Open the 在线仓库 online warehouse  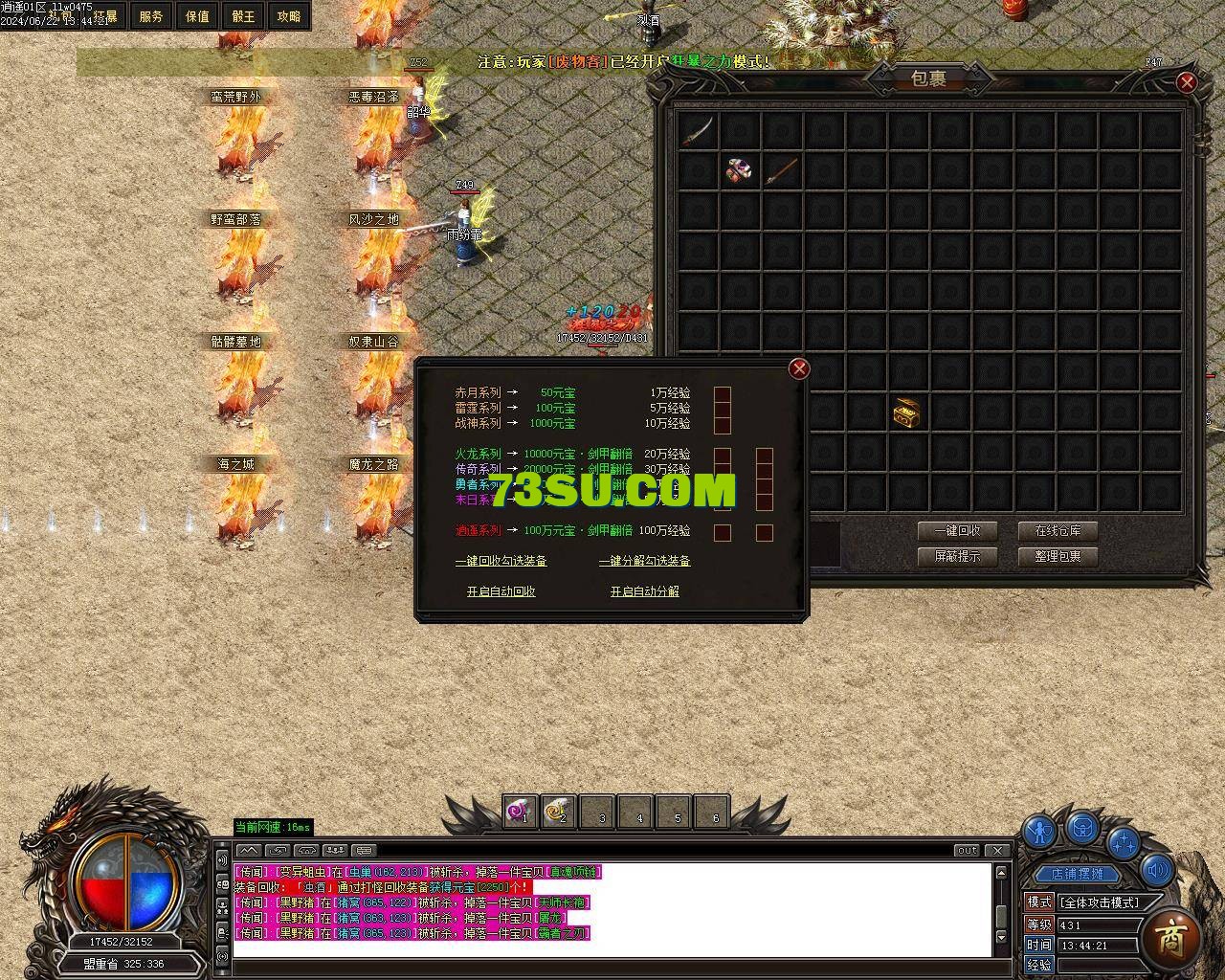tap(1058, 531)
